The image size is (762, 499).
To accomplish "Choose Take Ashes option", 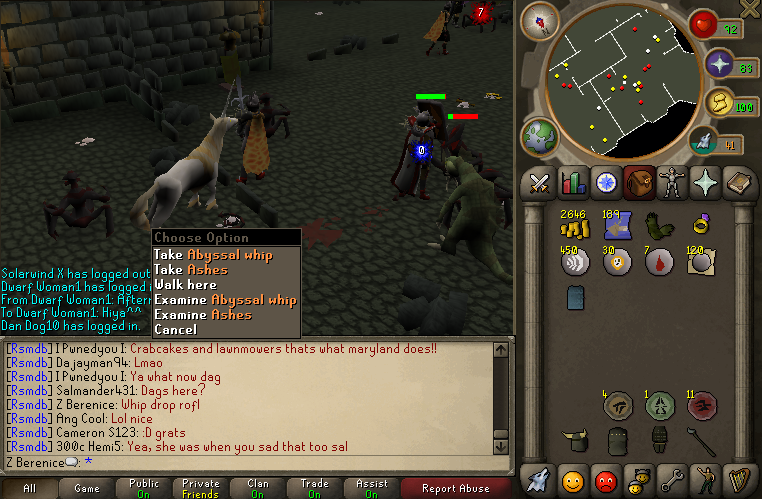I will coord(190,270).
